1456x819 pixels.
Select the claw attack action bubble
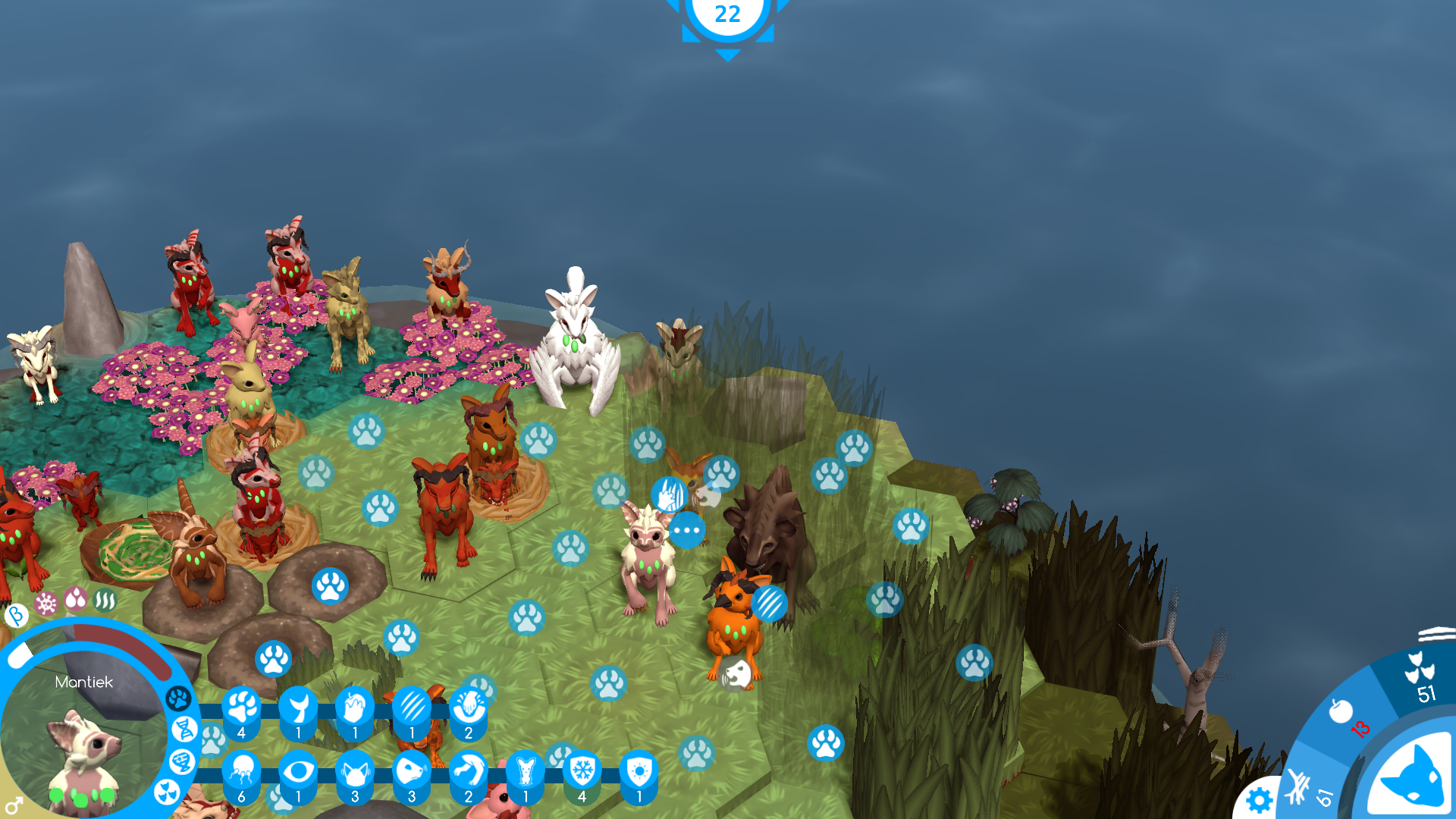[769, 604]
